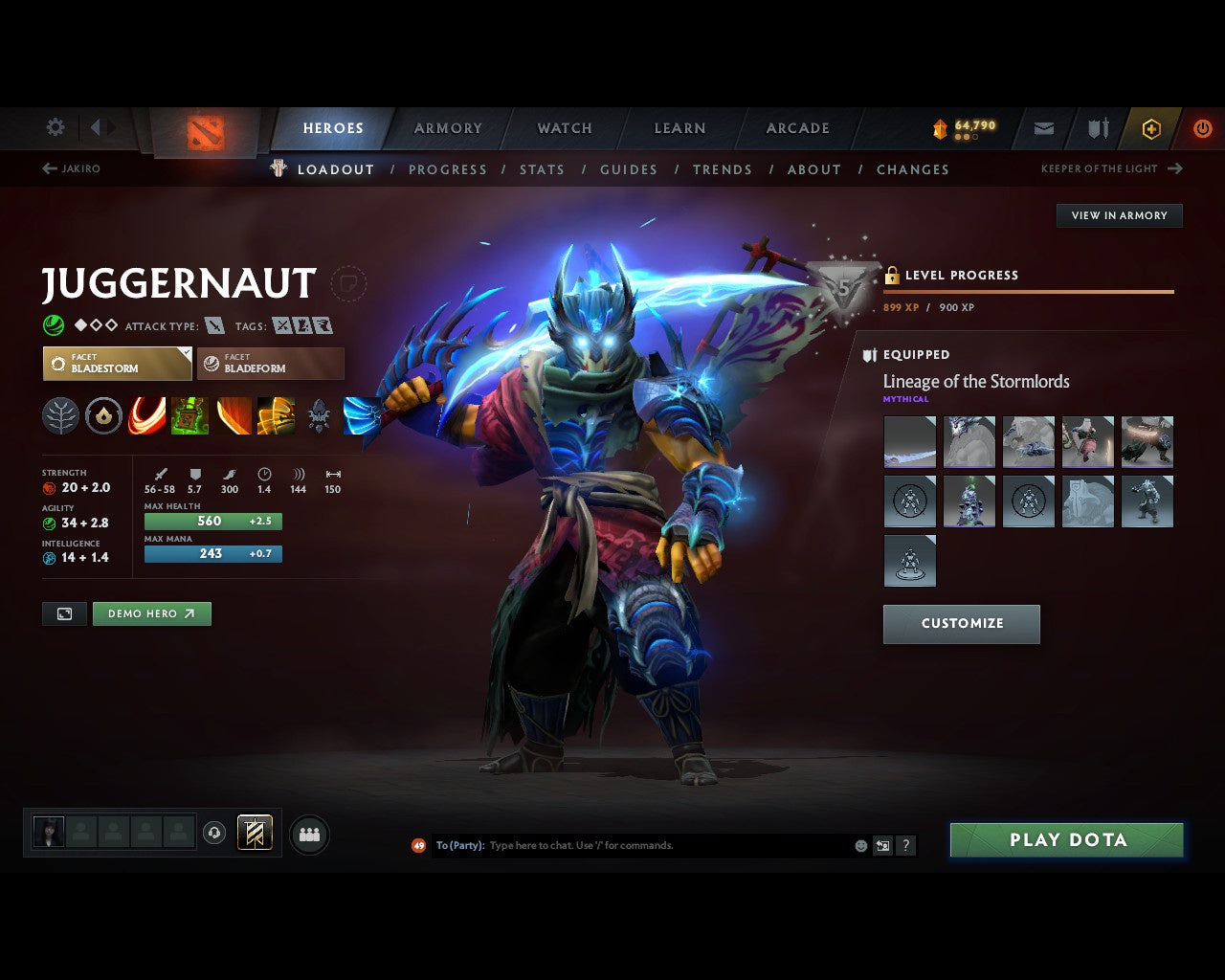This screenshot has height=980, width=1225.
Task: View the Stats section
Action: 542,169
